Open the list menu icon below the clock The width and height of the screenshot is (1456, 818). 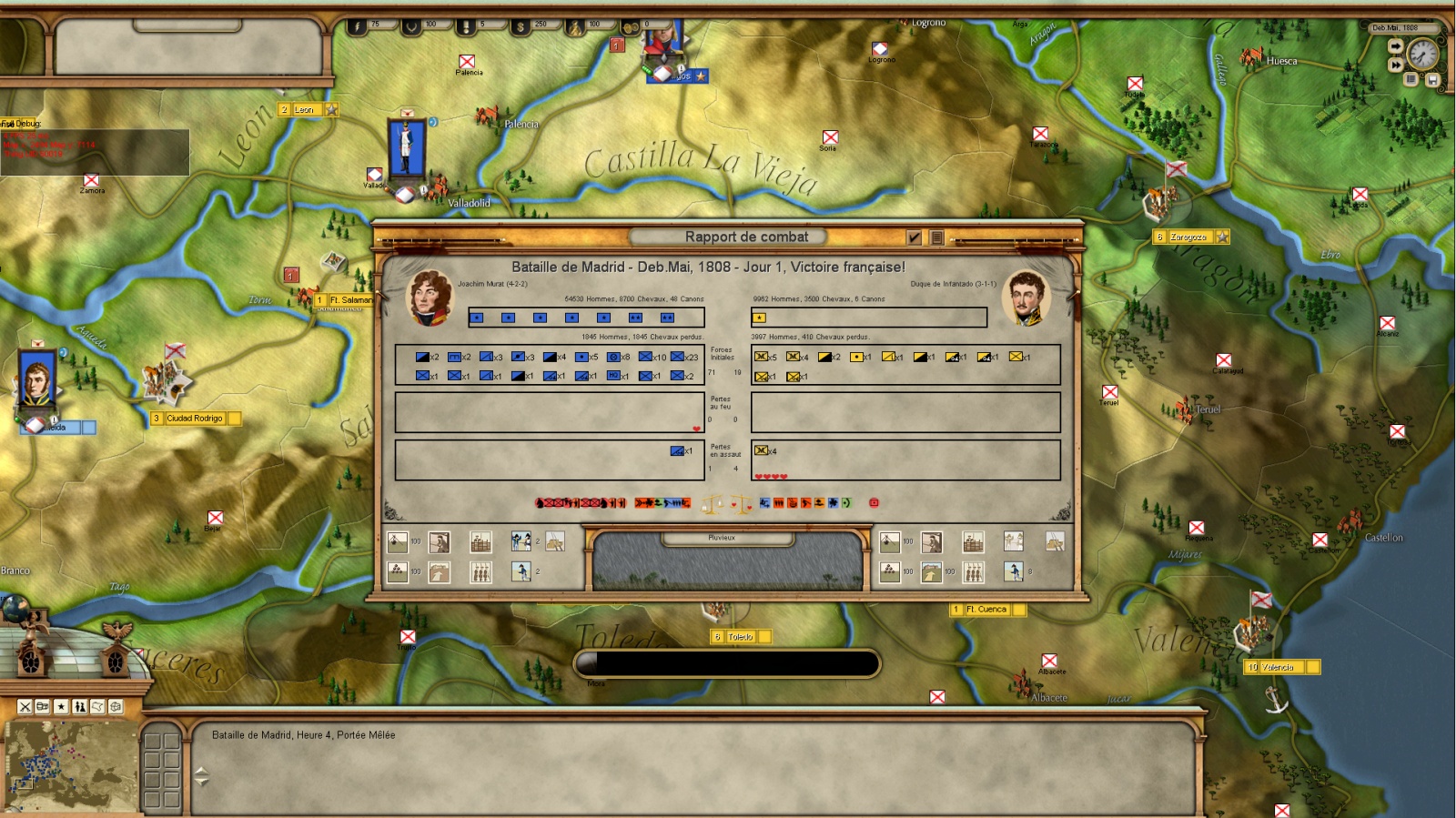pyautogui.click(x=1411, y=79)
